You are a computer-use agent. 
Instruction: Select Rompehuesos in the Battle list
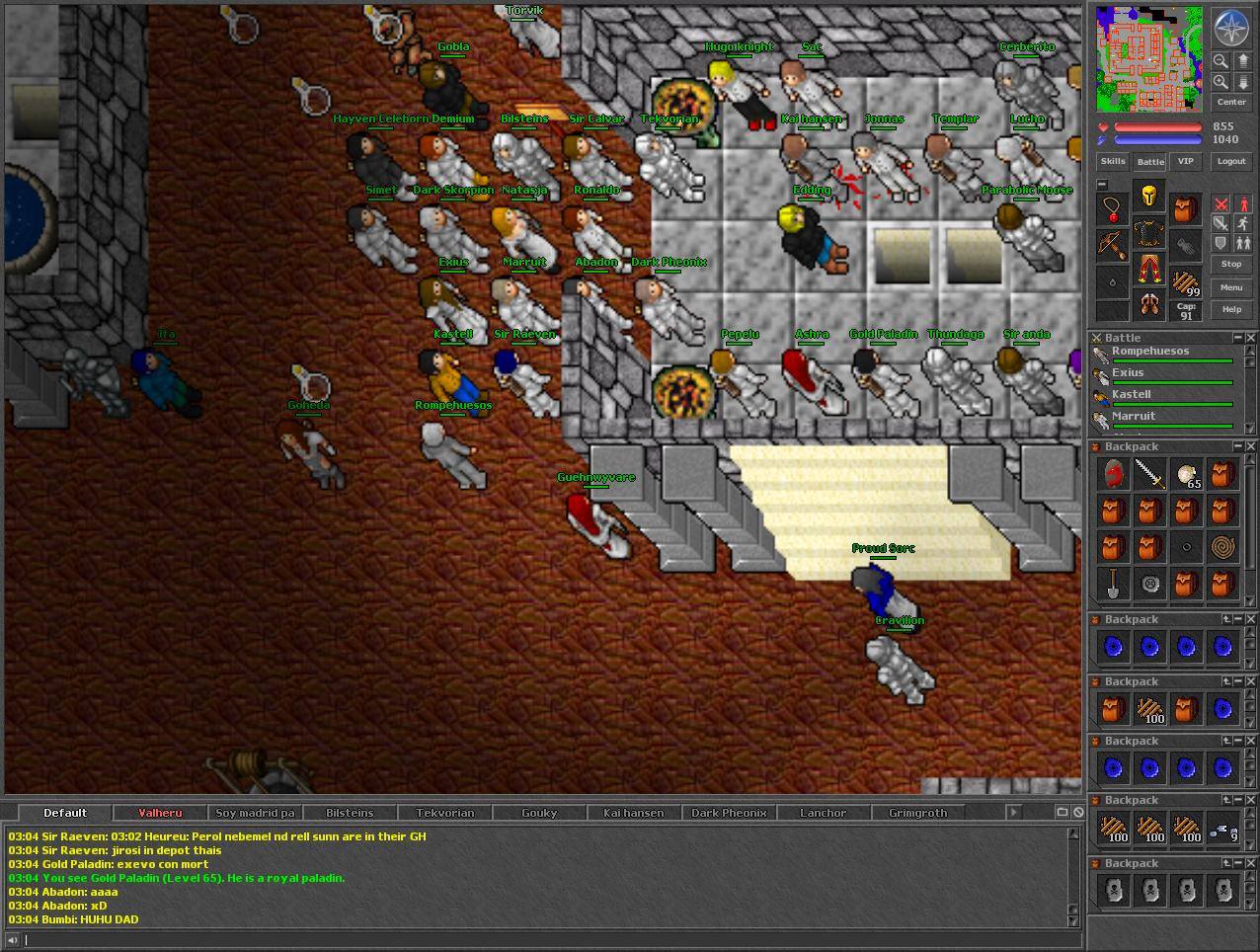(1150, 352)
